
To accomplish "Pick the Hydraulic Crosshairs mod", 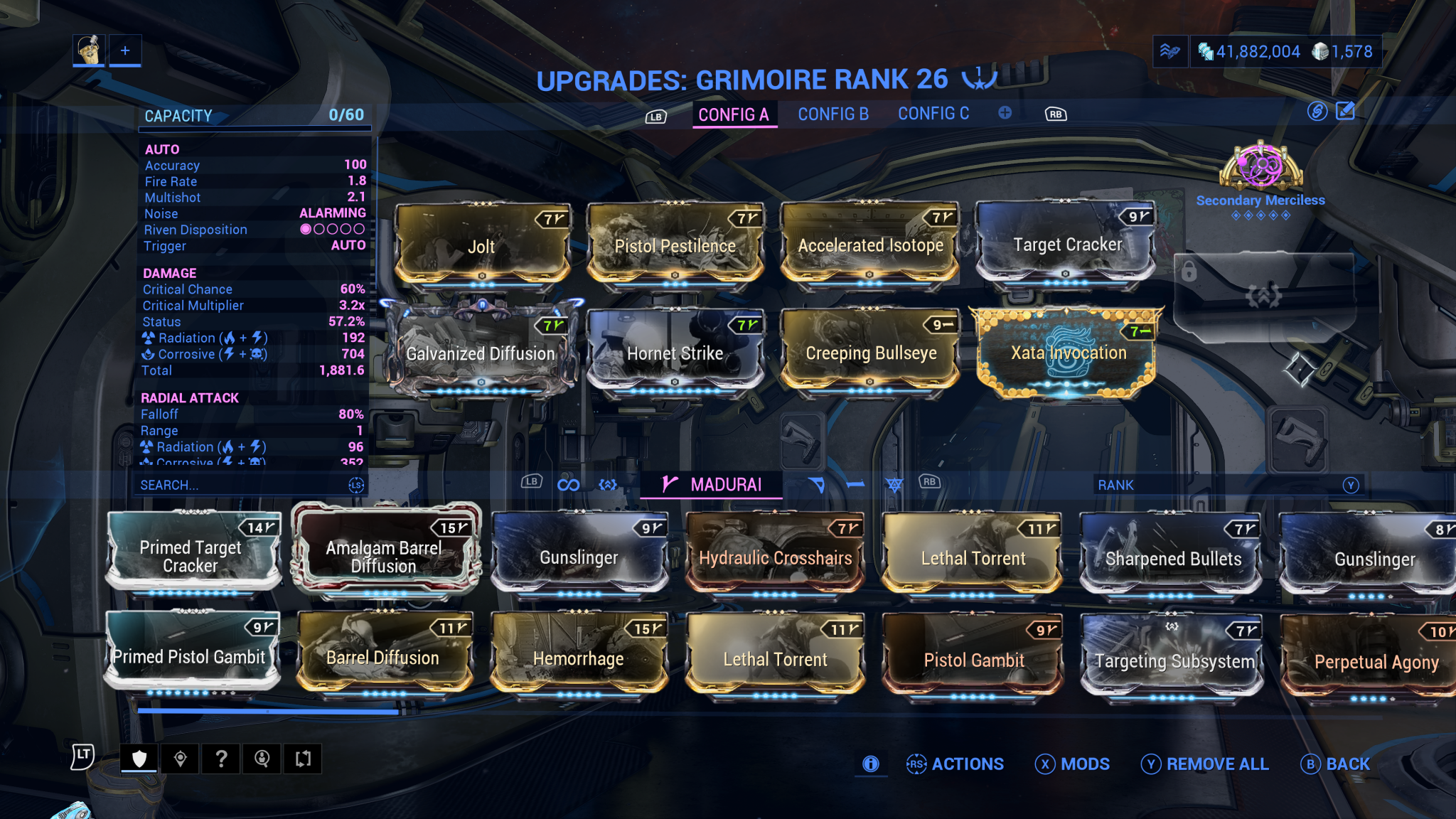I will tap(775, 557).
